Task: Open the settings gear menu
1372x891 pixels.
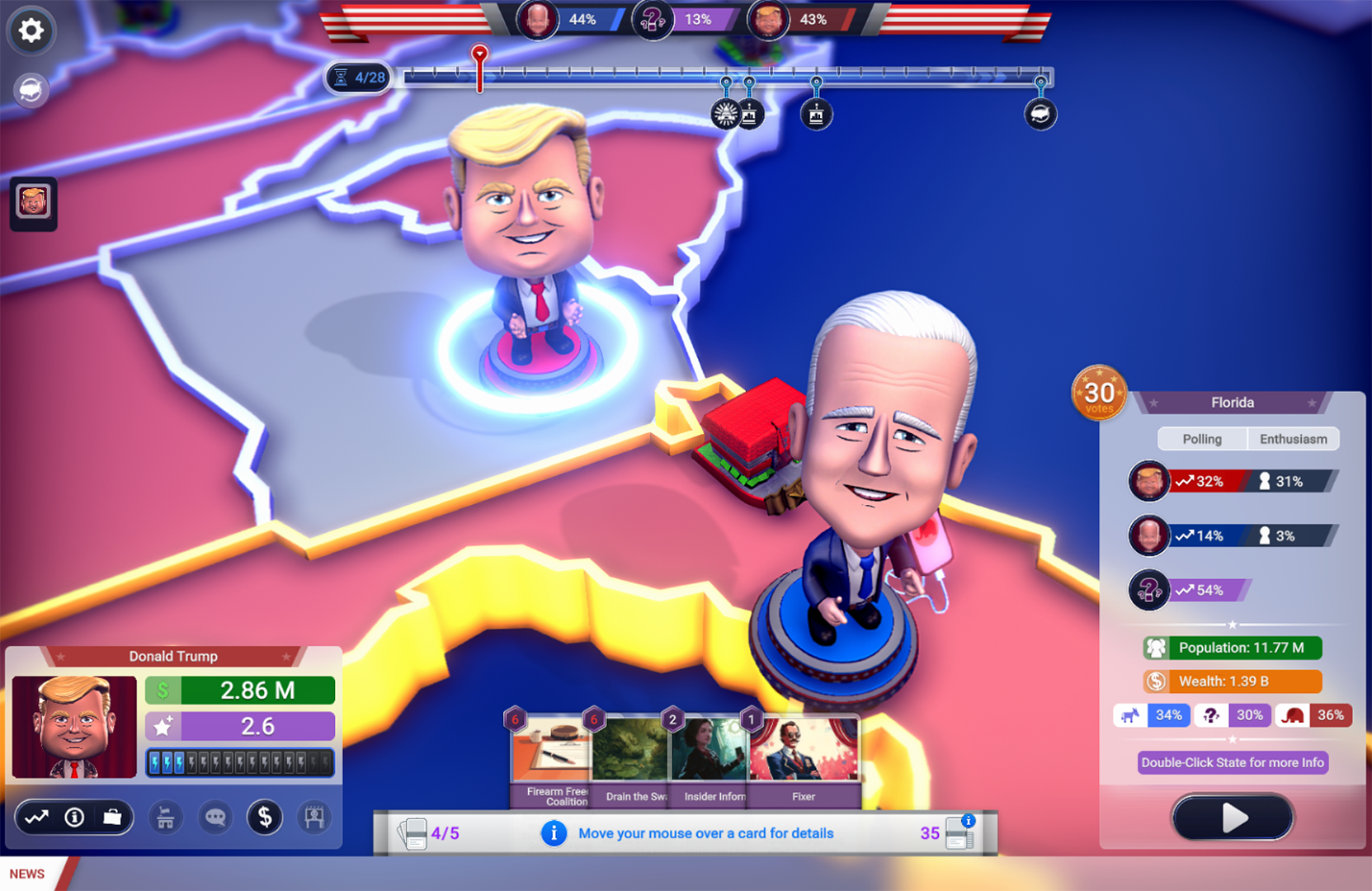Action: 31,31
